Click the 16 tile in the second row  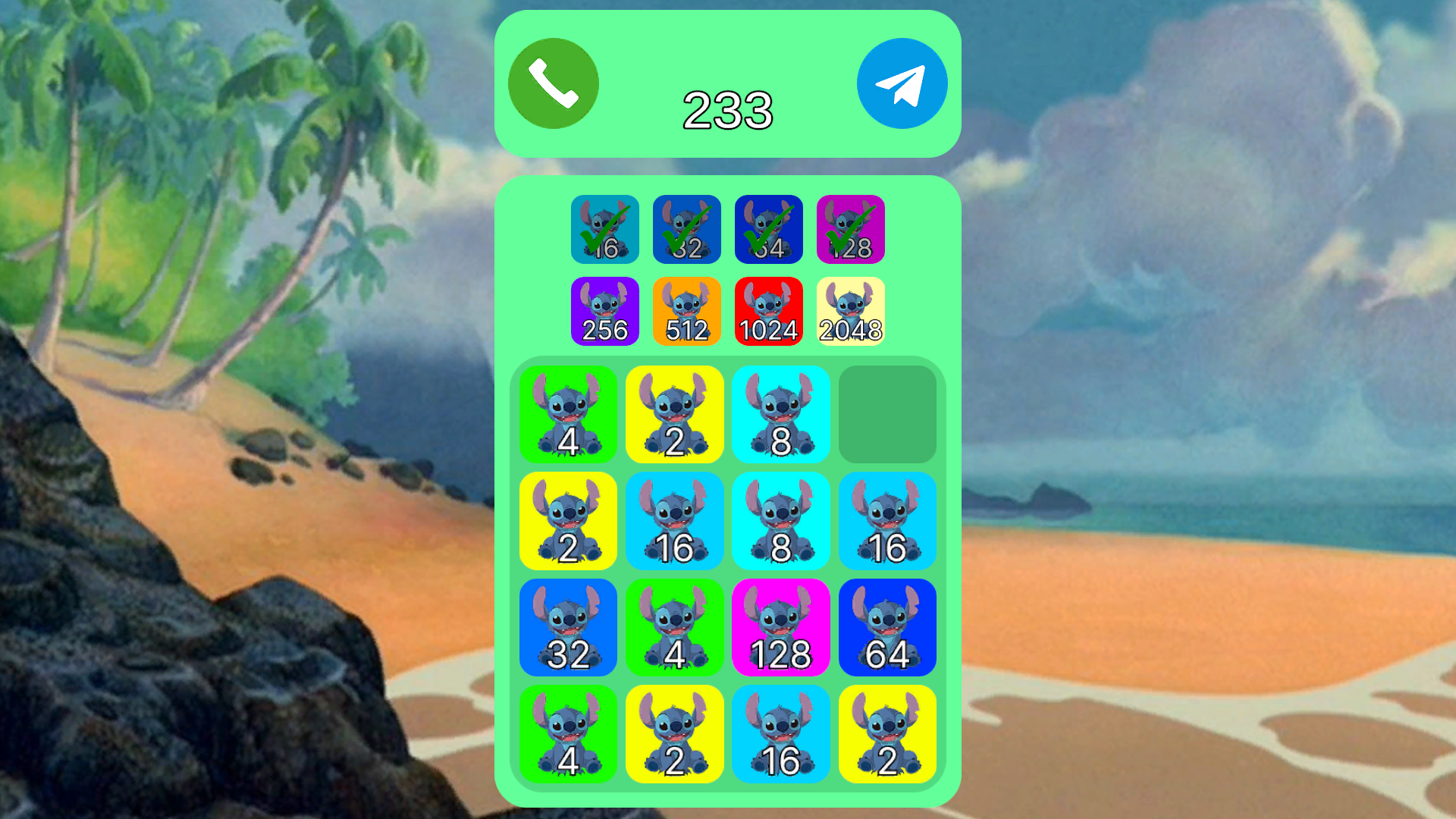(676, 521)
